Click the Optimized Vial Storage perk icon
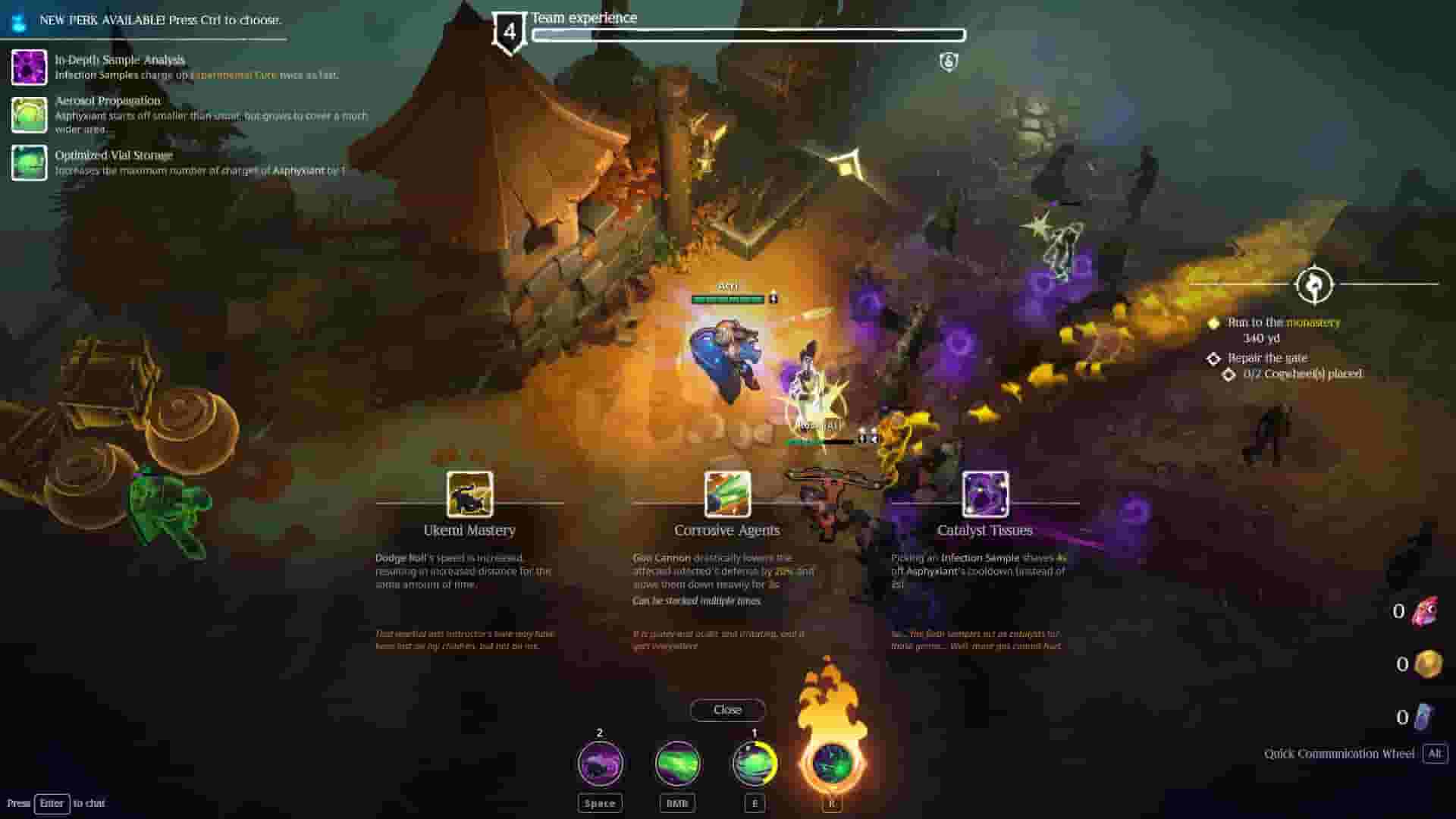Viewport: 1456px width, 819px height. 30,163
